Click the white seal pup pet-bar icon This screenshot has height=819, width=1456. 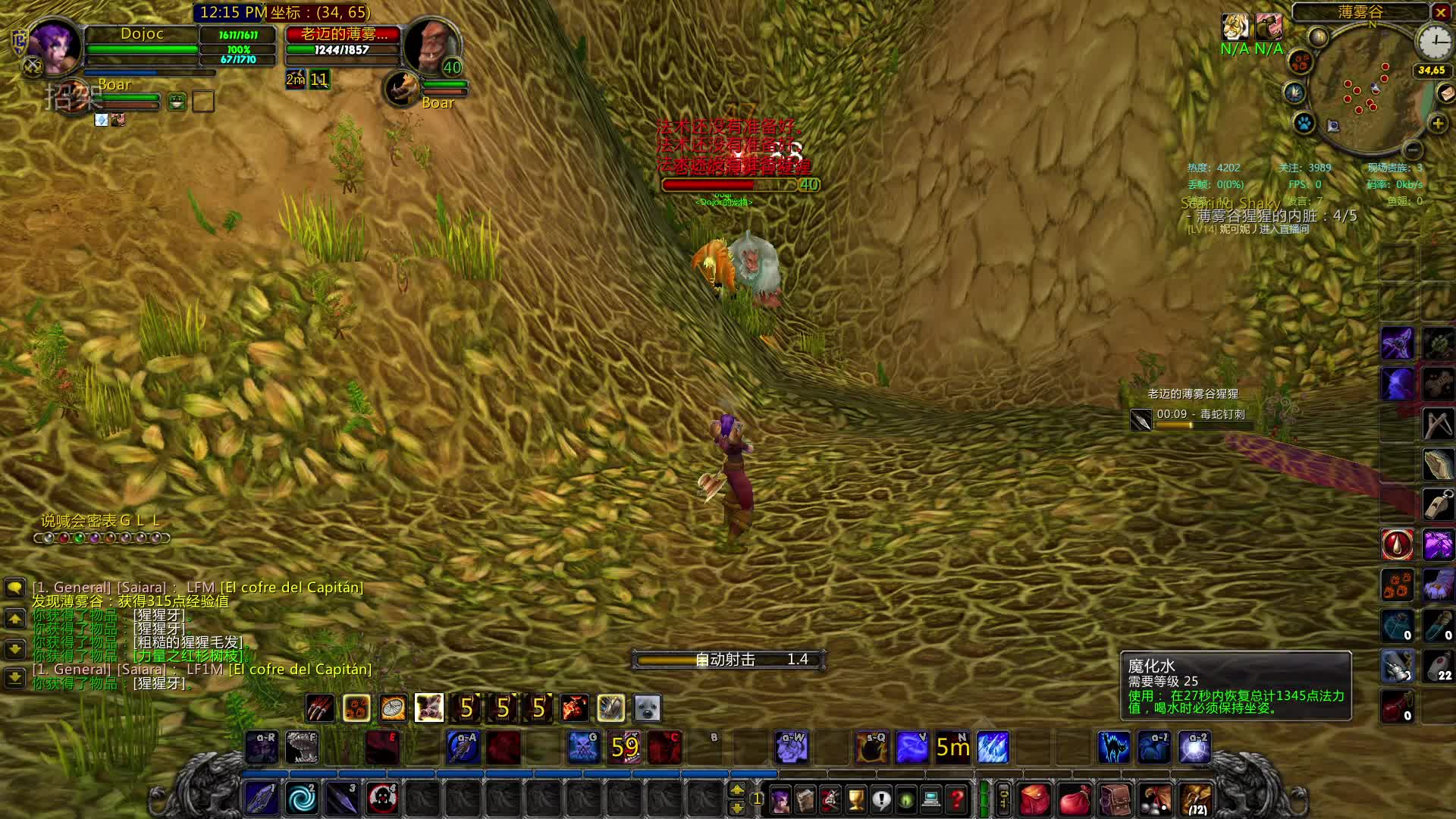[x=647, y=708]
